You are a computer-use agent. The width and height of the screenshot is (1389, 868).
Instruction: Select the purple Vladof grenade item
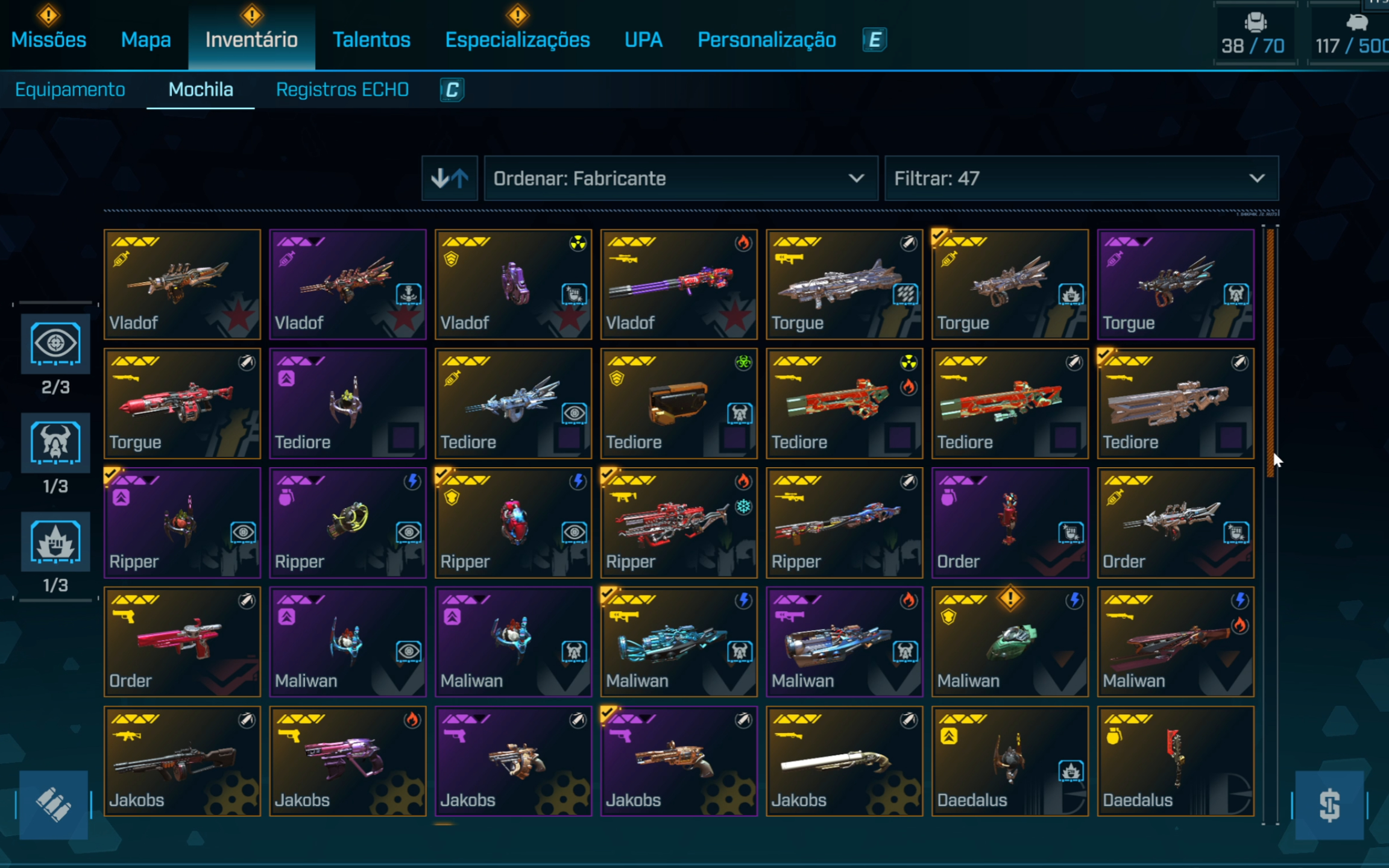513,284
